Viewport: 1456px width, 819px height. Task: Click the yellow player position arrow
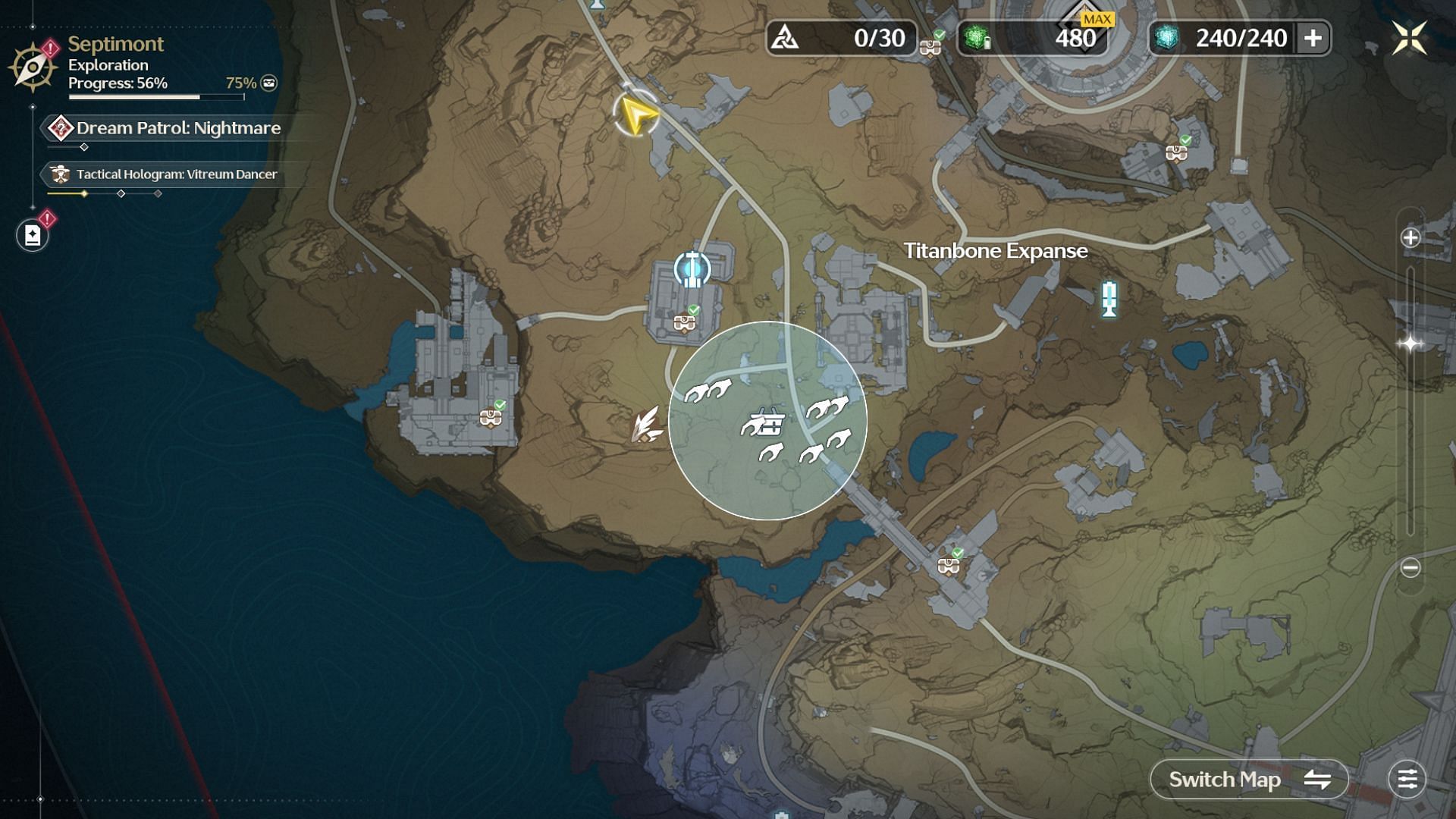637,115
